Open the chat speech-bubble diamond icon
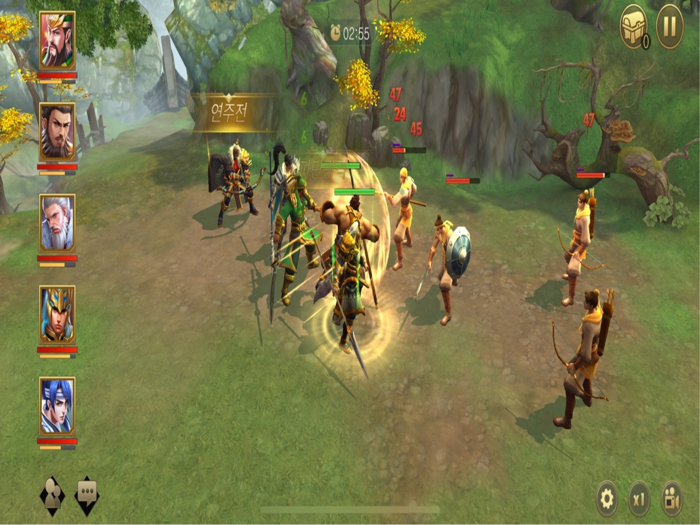Image resolution: width=700 pixels, height=525 pixels. point(87,495)
